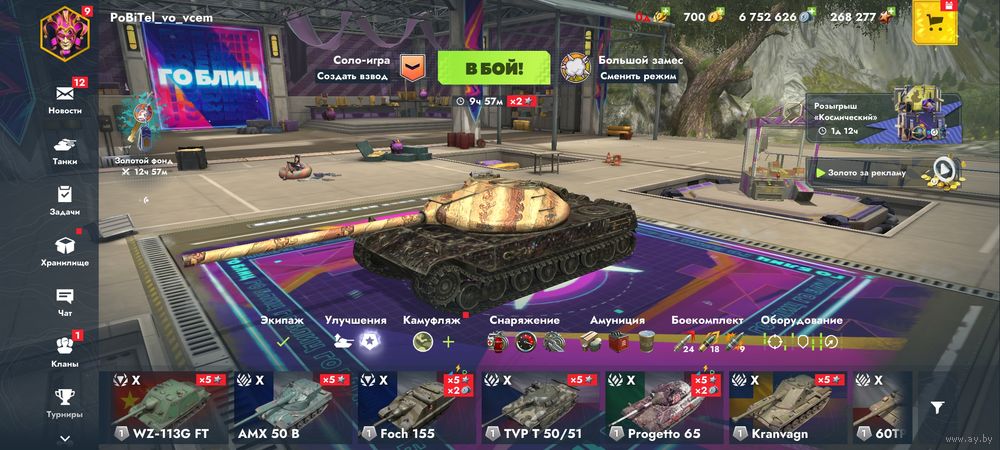This screenshot has height=450, width=1000.
Task: Start battle with the В БОЙ! button
Action: pyautogui.click(x=493, y=68)
